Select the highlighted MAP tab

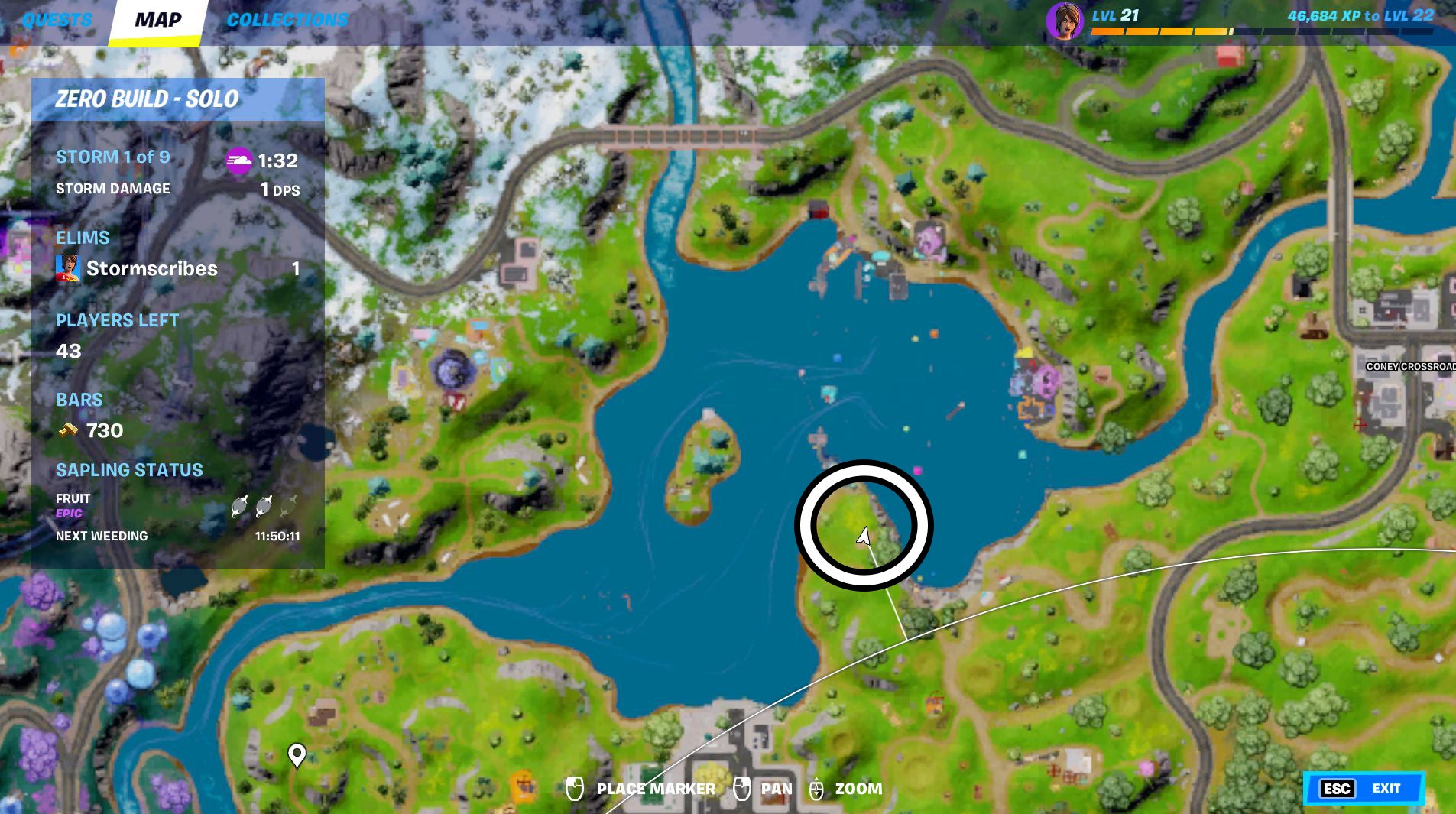click(x=157, y=20)
